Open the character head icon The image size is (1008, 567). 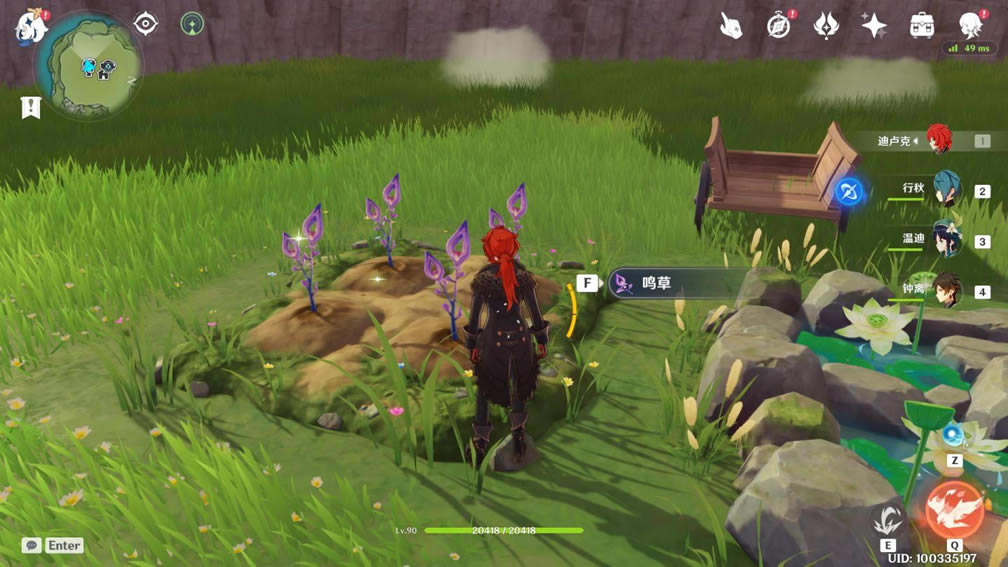point(969,24)
